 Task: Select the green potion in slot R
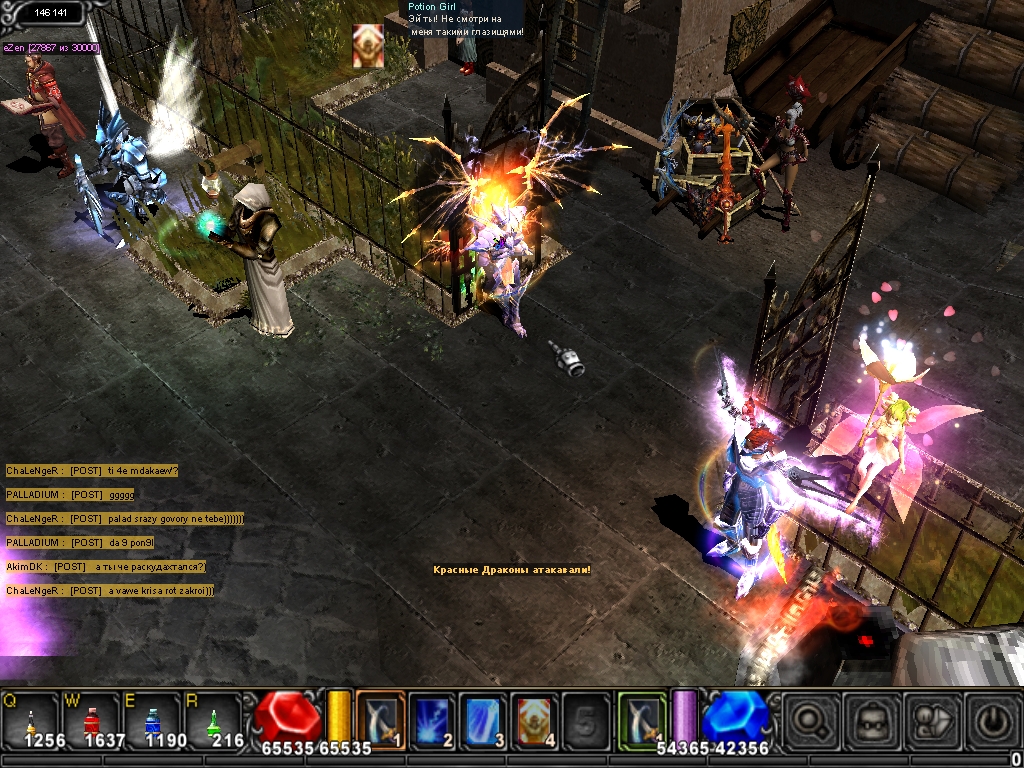tap(213, 720)
